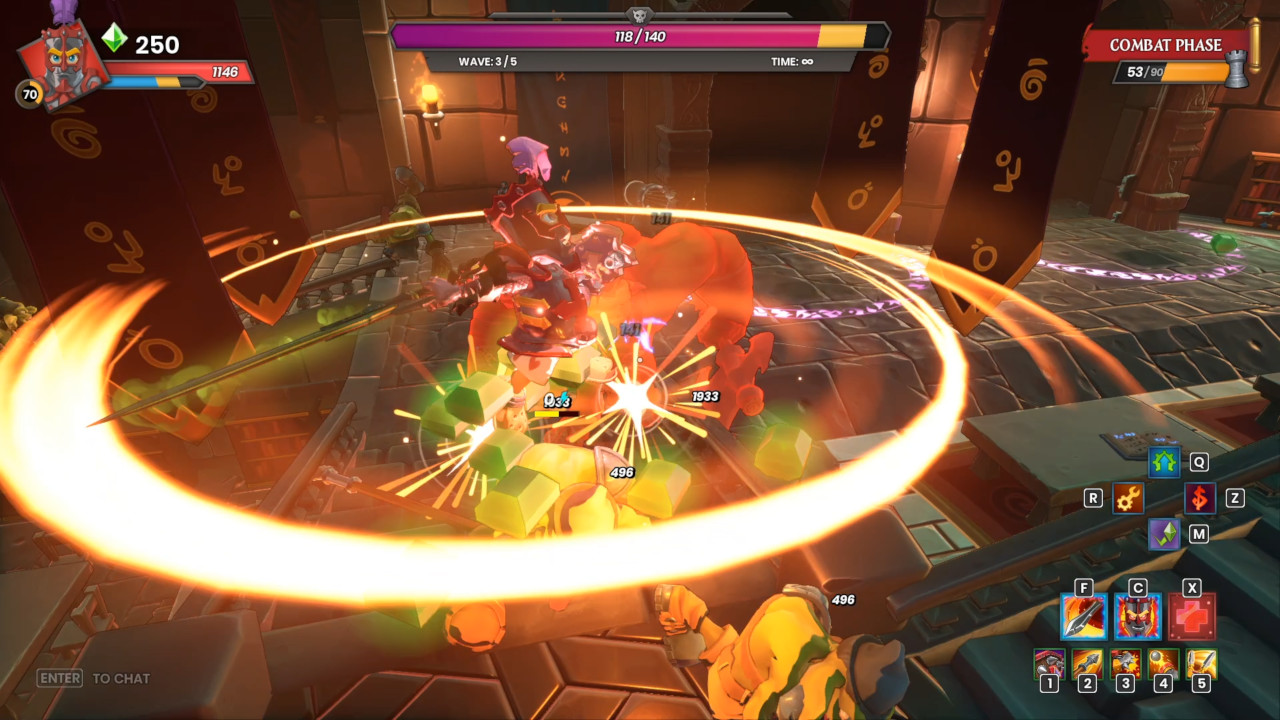Pick the hotbar slot 2 spear tower
The height and width of the screenshot is (720, 1280).
tap(1087, 664)
